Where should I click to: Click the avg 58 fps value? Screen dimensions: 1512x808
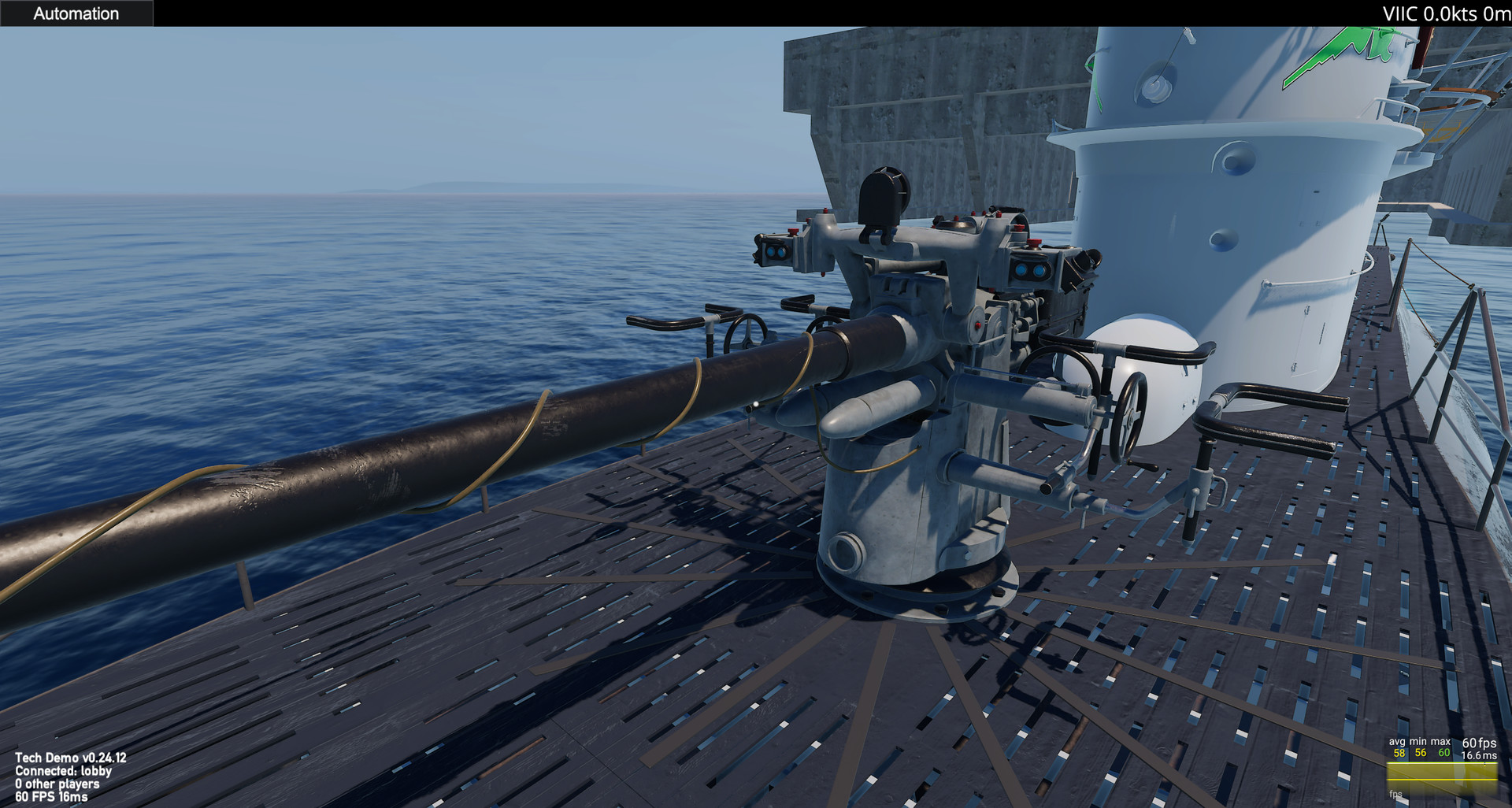[1399, 753]
